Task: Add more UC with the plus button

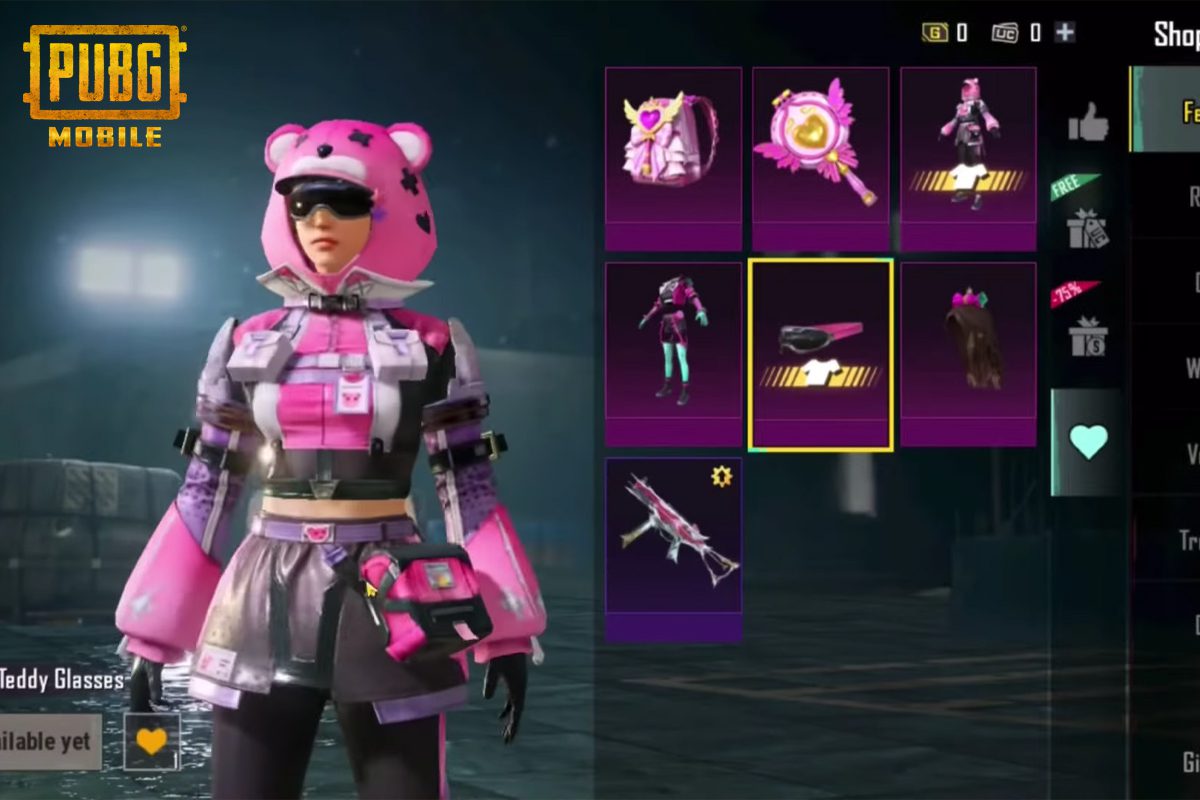Action: tap(1065, 32)
